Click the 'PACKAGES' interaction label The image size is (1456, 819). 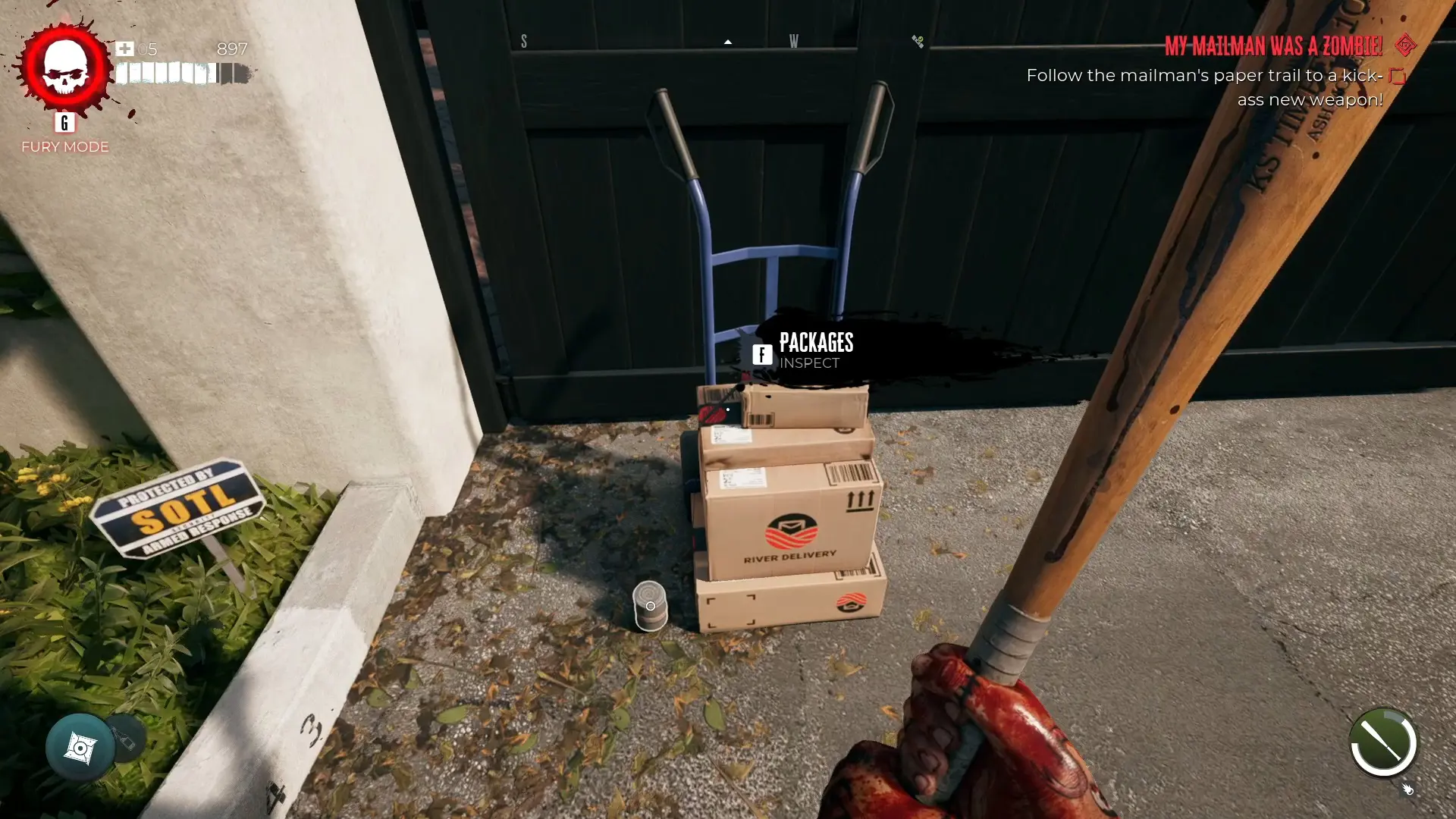[x=816, y=343]
